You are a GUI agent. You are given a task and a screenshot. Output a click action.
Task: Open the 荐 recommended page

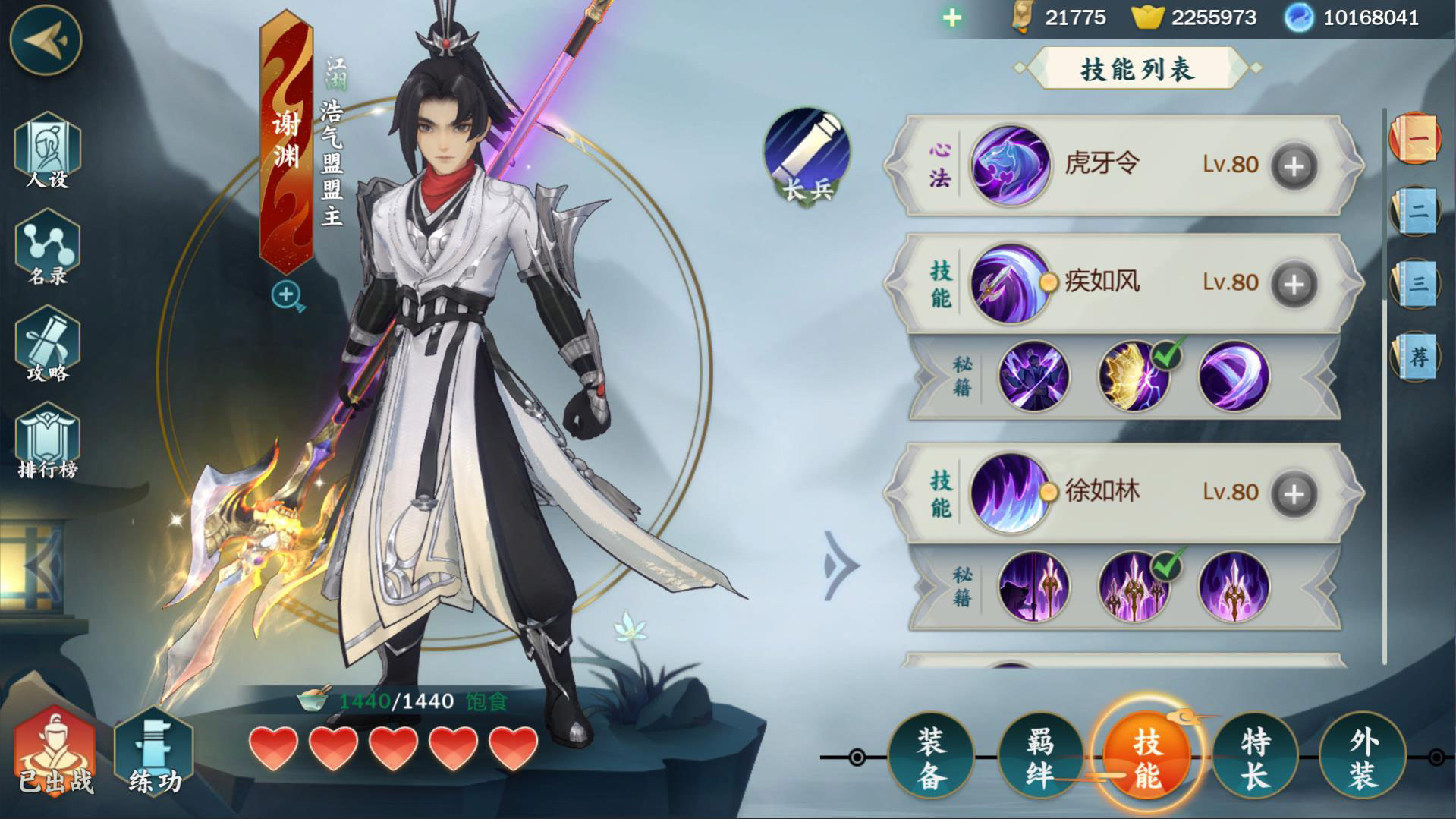coord(1416,357)
